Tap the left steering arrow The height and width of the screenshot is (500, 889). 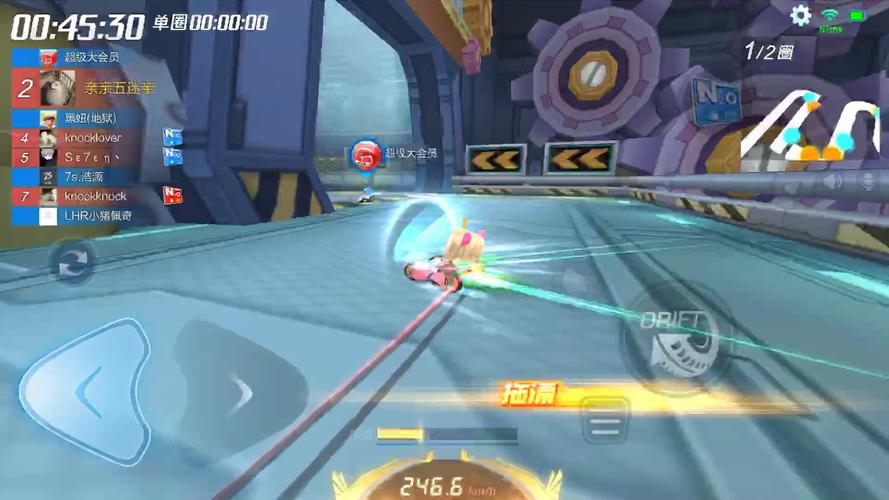(x=86, y=390)
